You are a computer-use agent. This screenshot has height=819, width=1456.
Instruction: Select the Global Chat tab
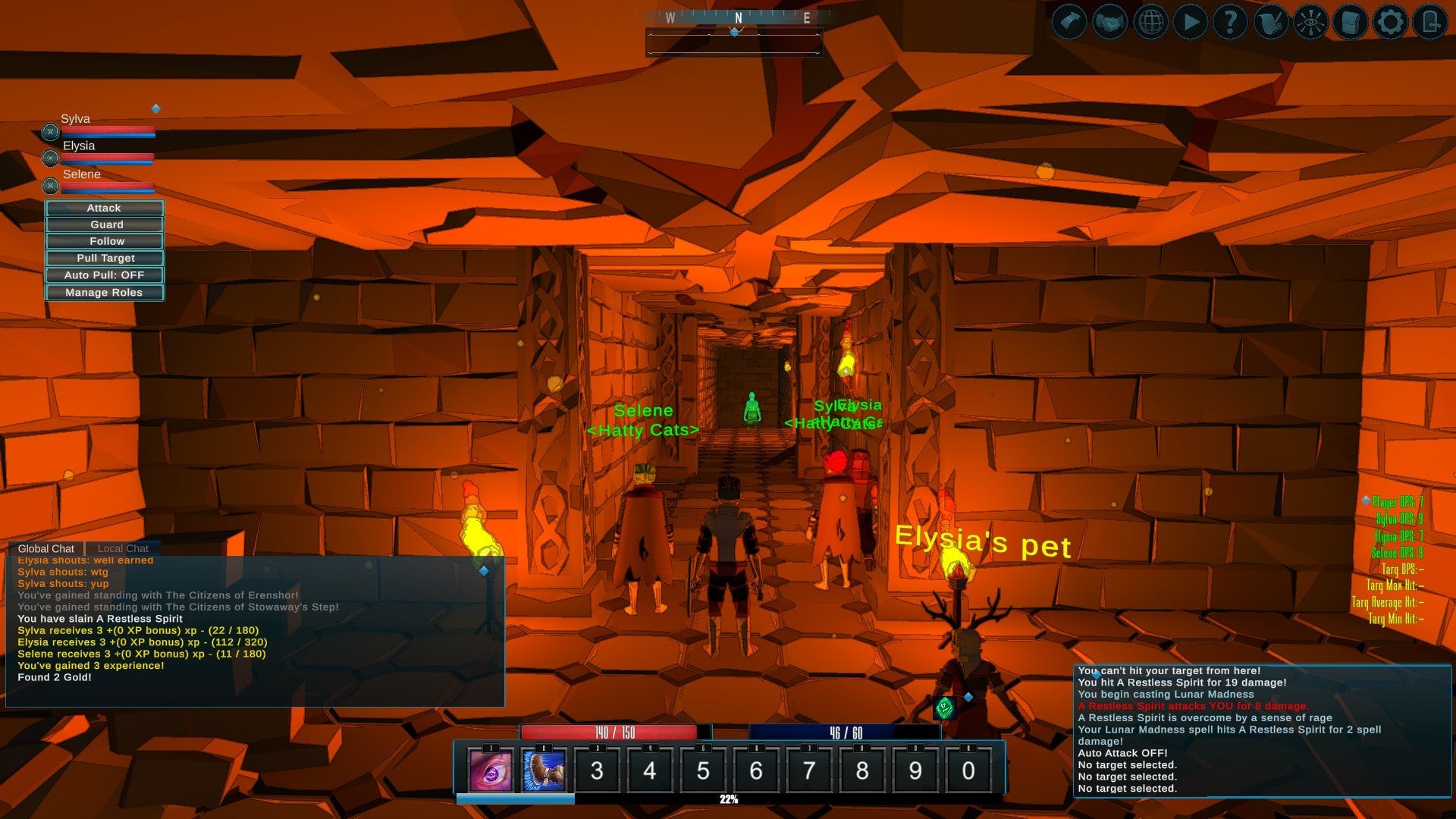tap(48, 548)
